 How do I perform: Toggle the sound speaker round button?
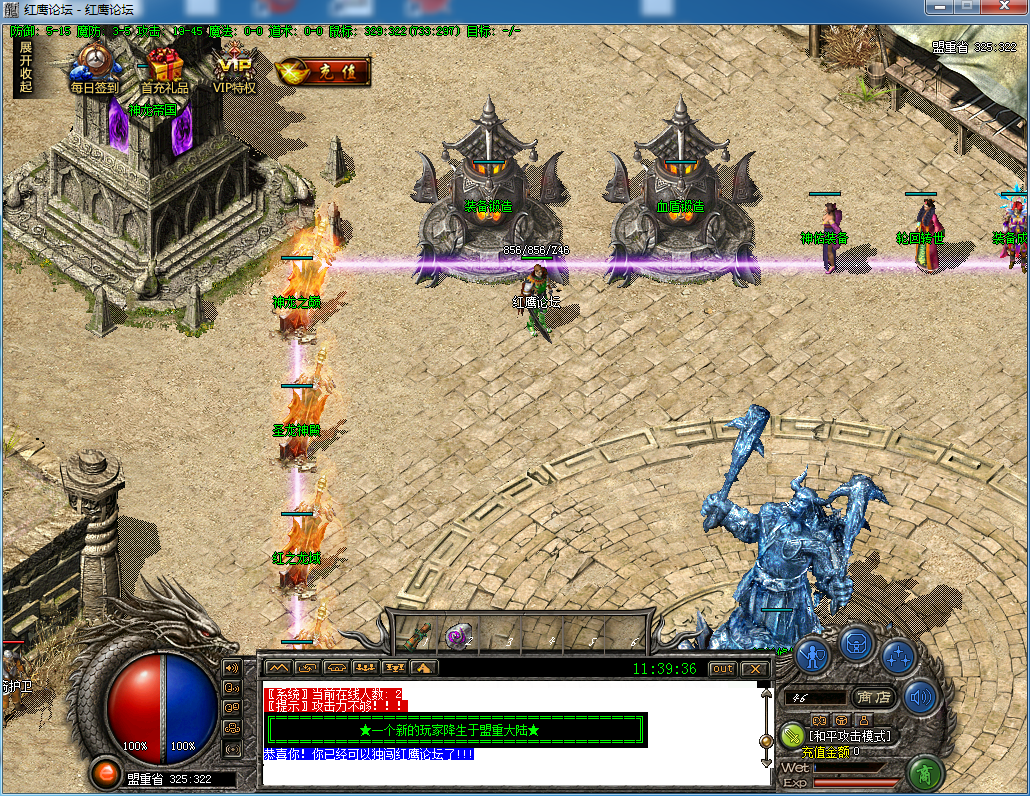(x=920, y=696)
